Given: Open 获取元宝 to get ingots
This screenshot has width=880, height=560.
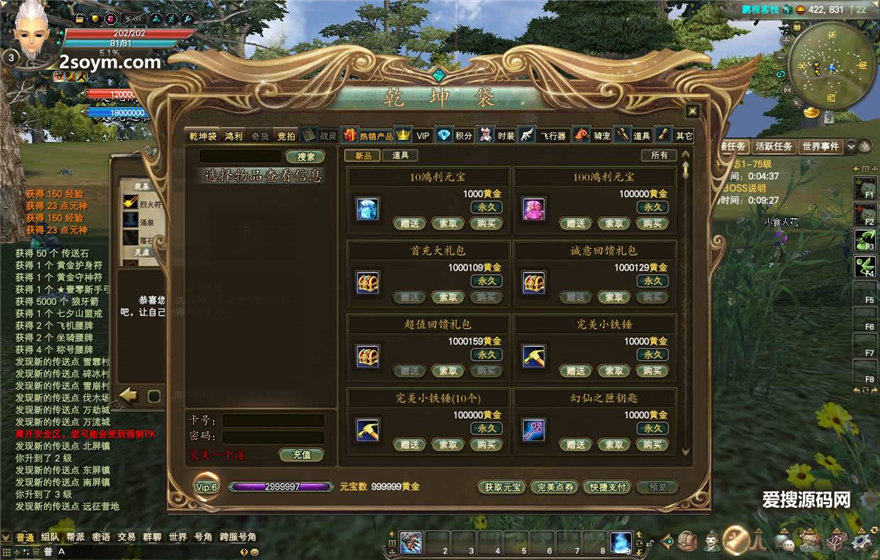Looking at the screenshot, I should [x=500, y=487].
